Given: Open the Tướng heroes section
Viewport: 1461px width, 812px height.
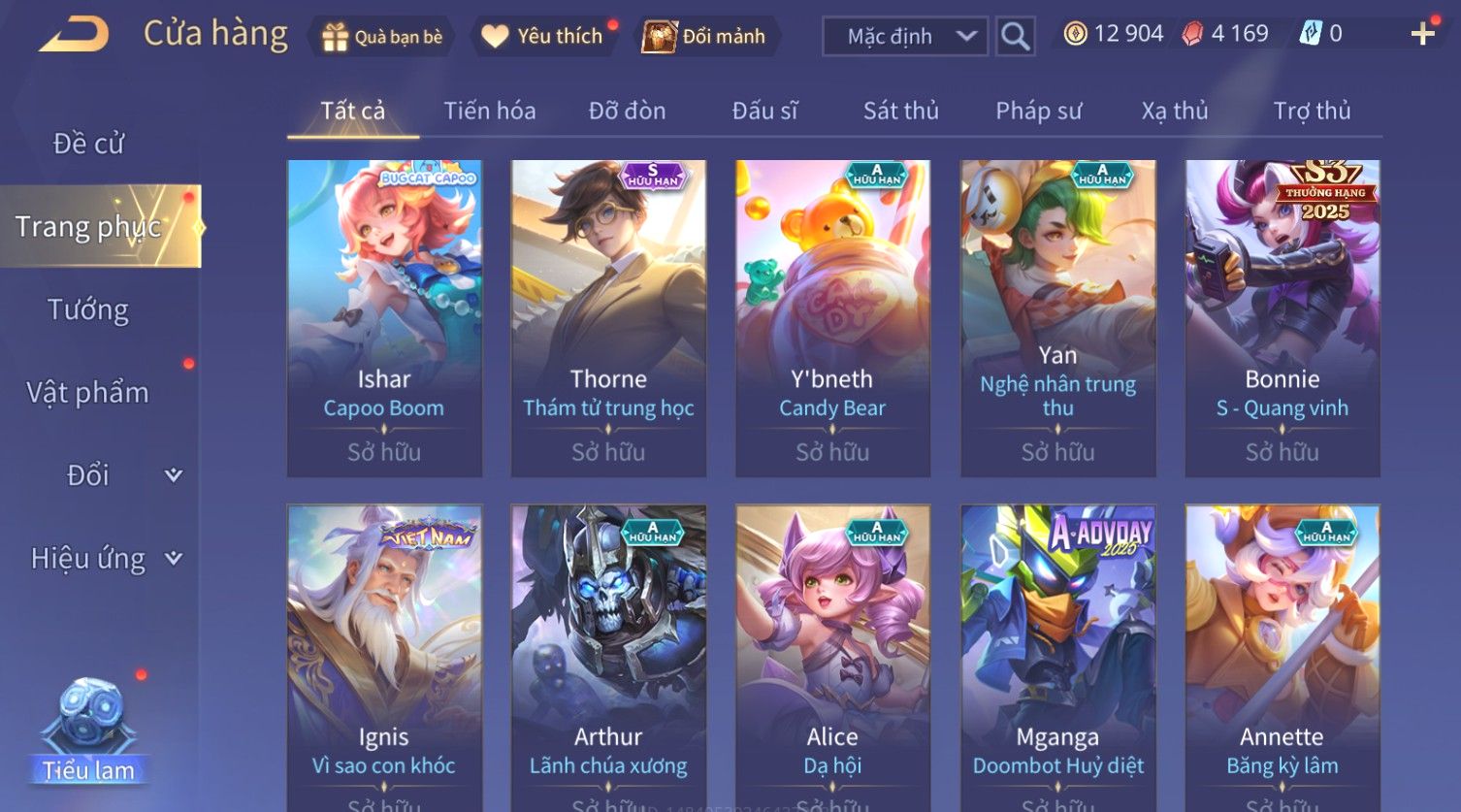Looking at the screenshot, I should [88, 309].
